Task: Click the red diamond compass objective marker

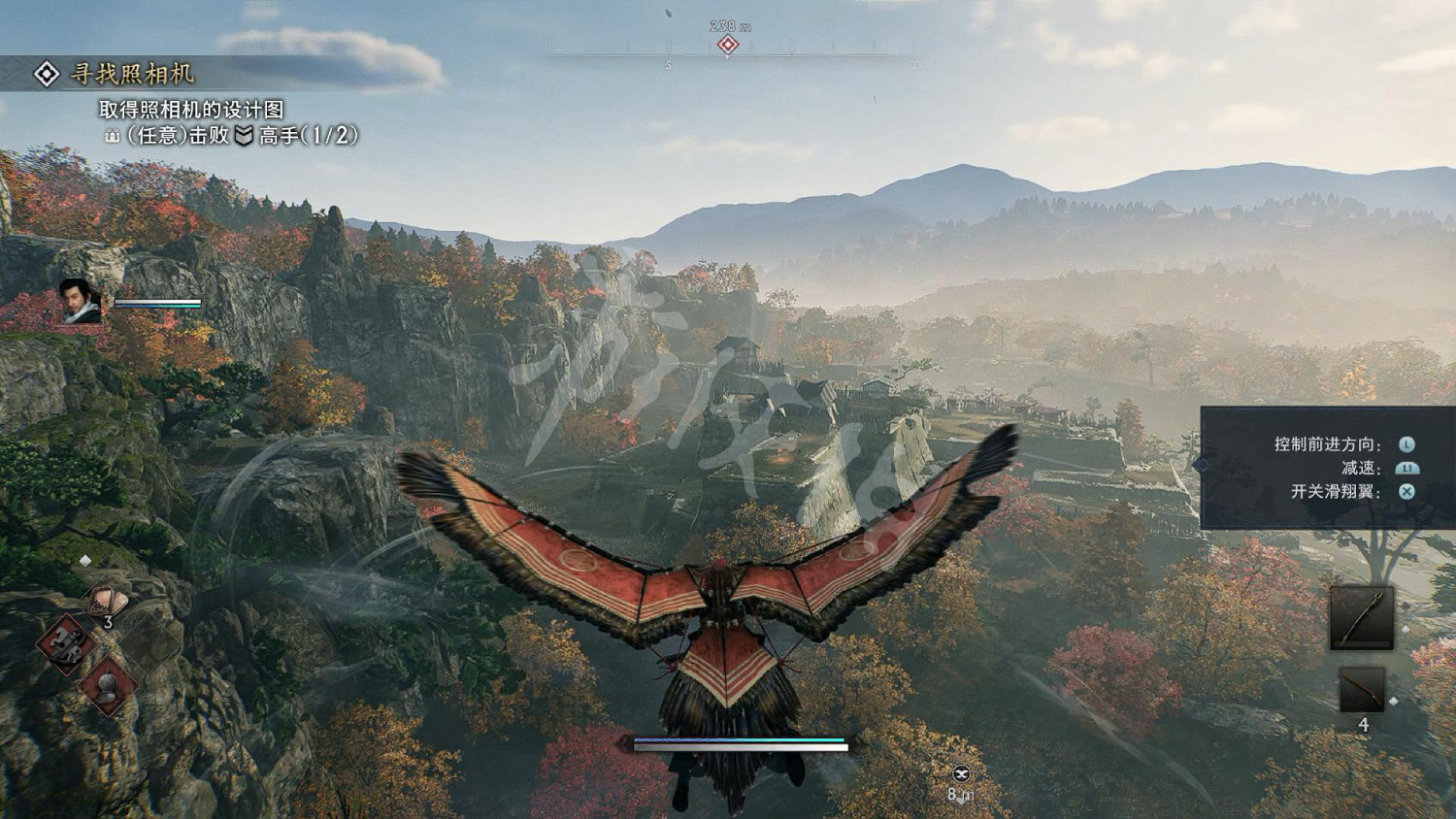Action: coord(728,45)
